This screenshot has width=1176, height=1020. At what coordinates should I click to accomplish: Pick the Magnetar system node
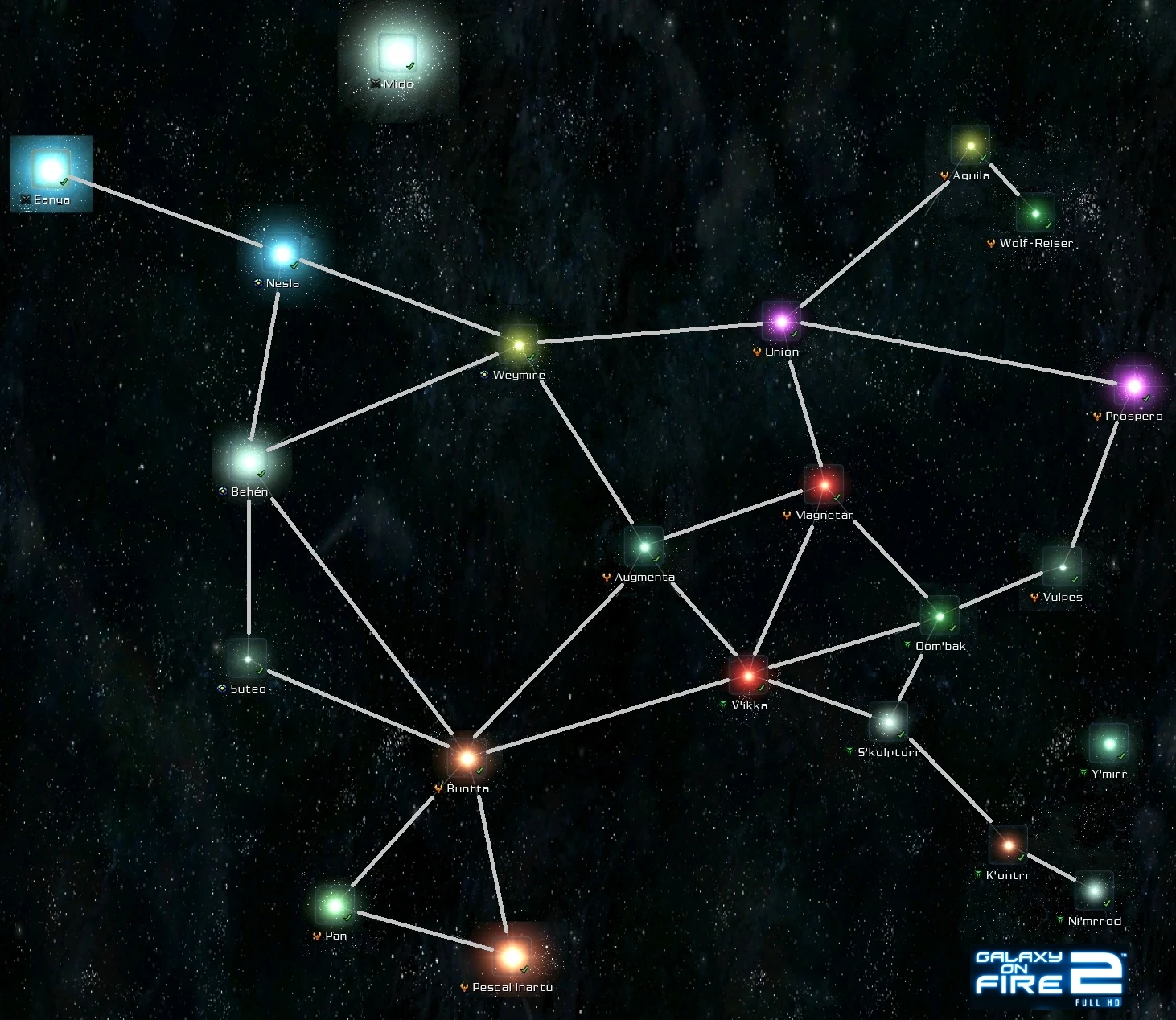[x=824, y=485]
